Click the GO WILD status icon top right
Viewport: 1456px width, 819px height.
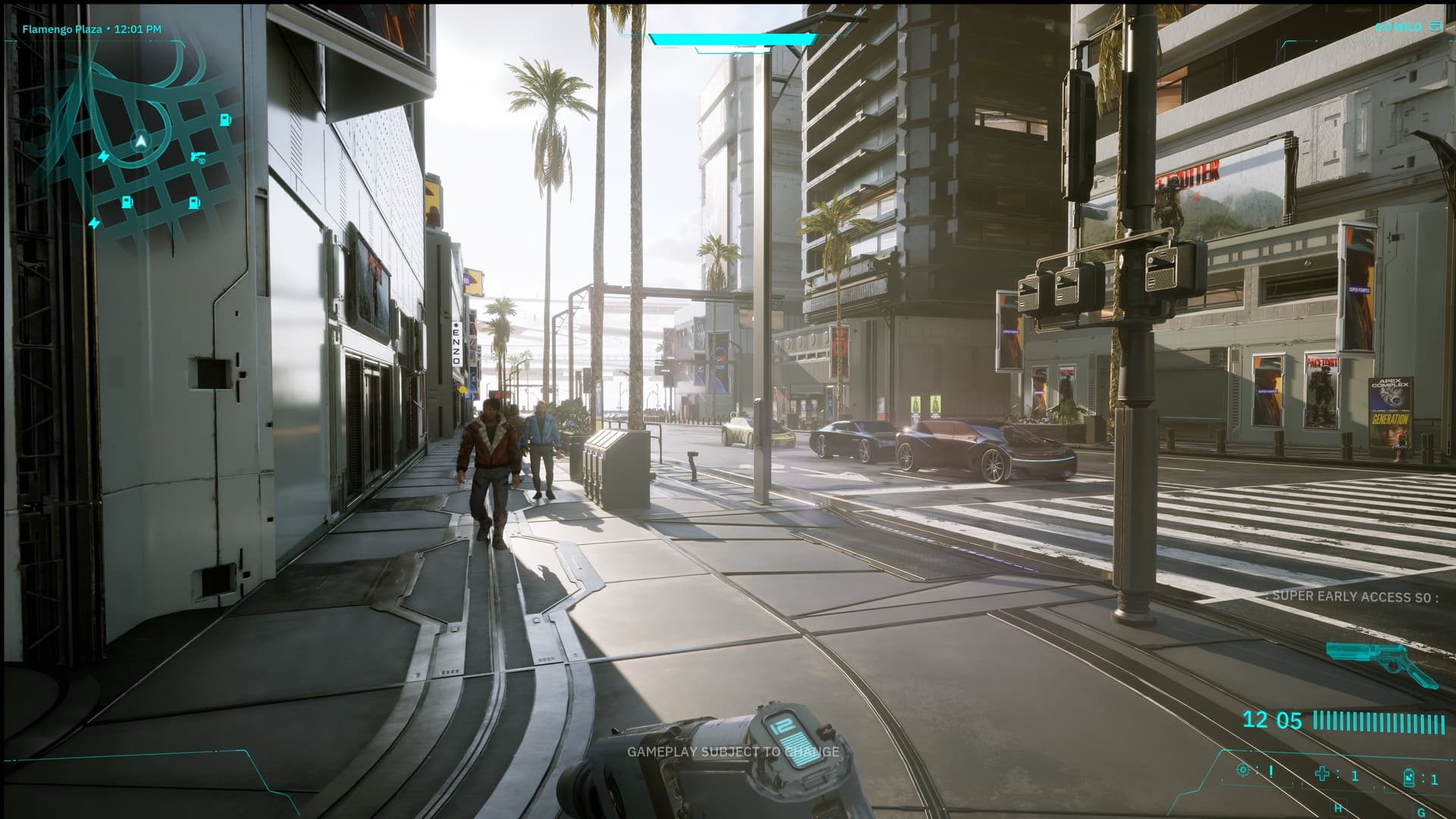(x=1436, y=26)
